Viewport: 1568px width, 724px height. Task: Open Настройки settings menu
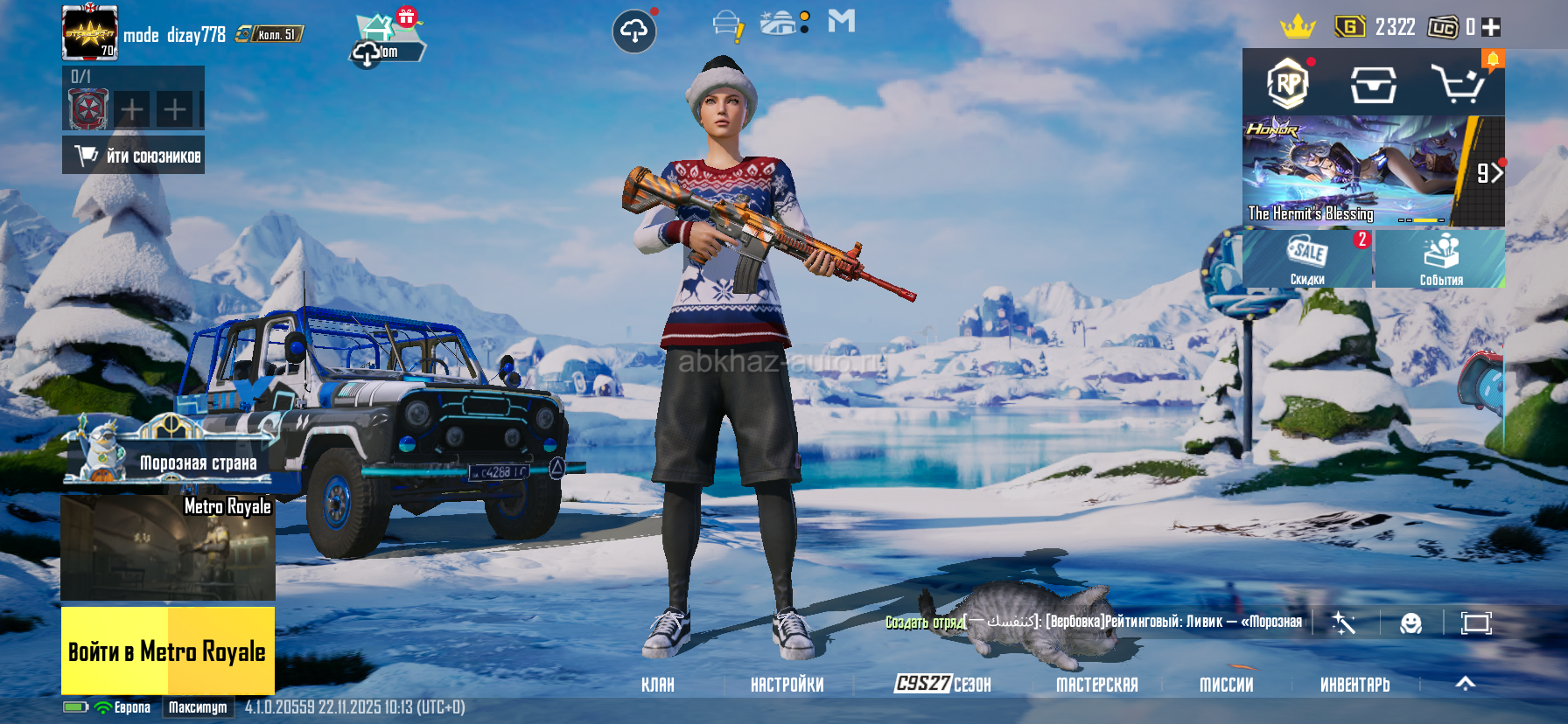coord(787,685)
